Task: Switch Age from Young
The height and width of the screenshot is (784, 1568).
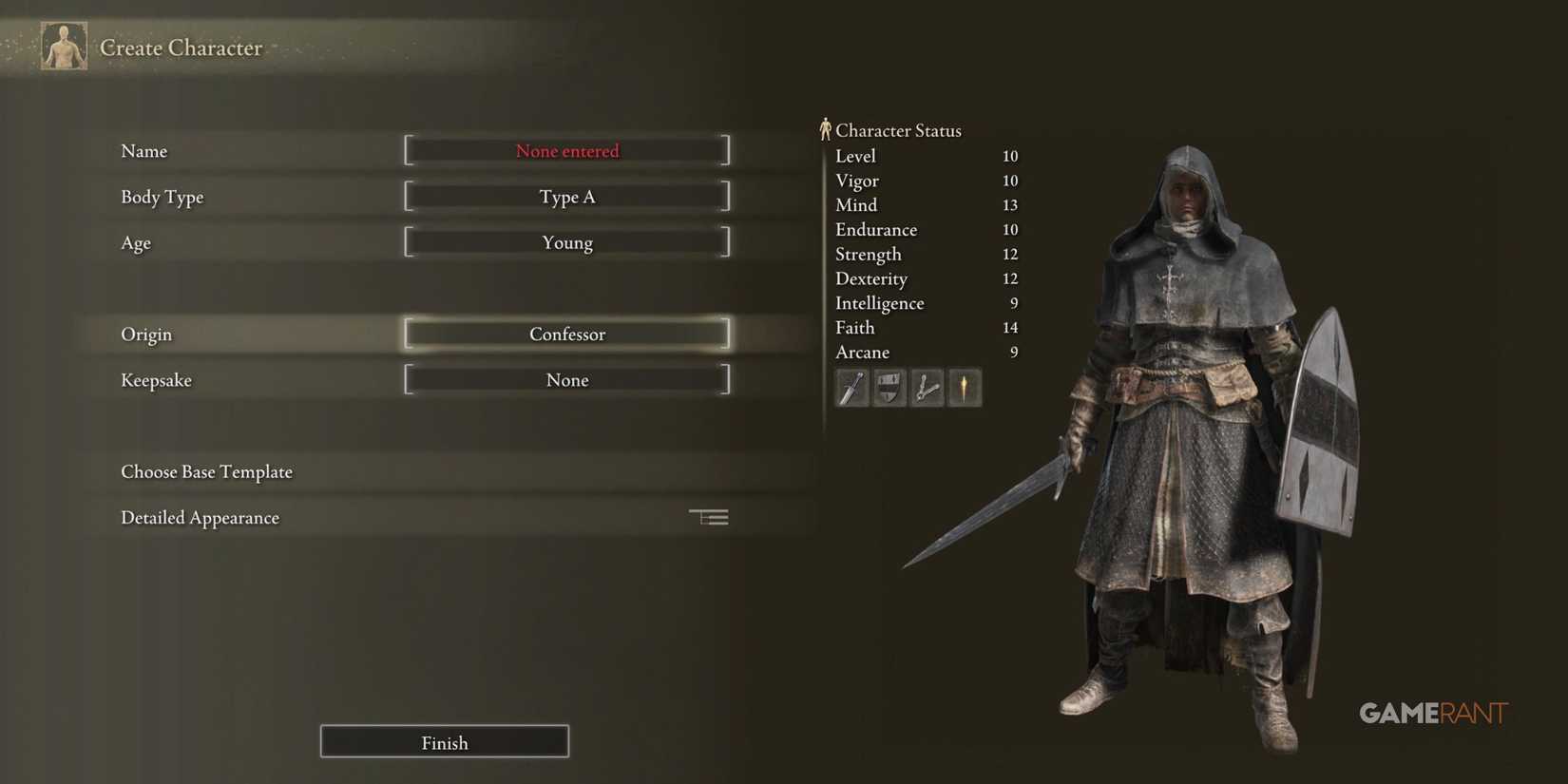Action: click(x=566, y=242)
